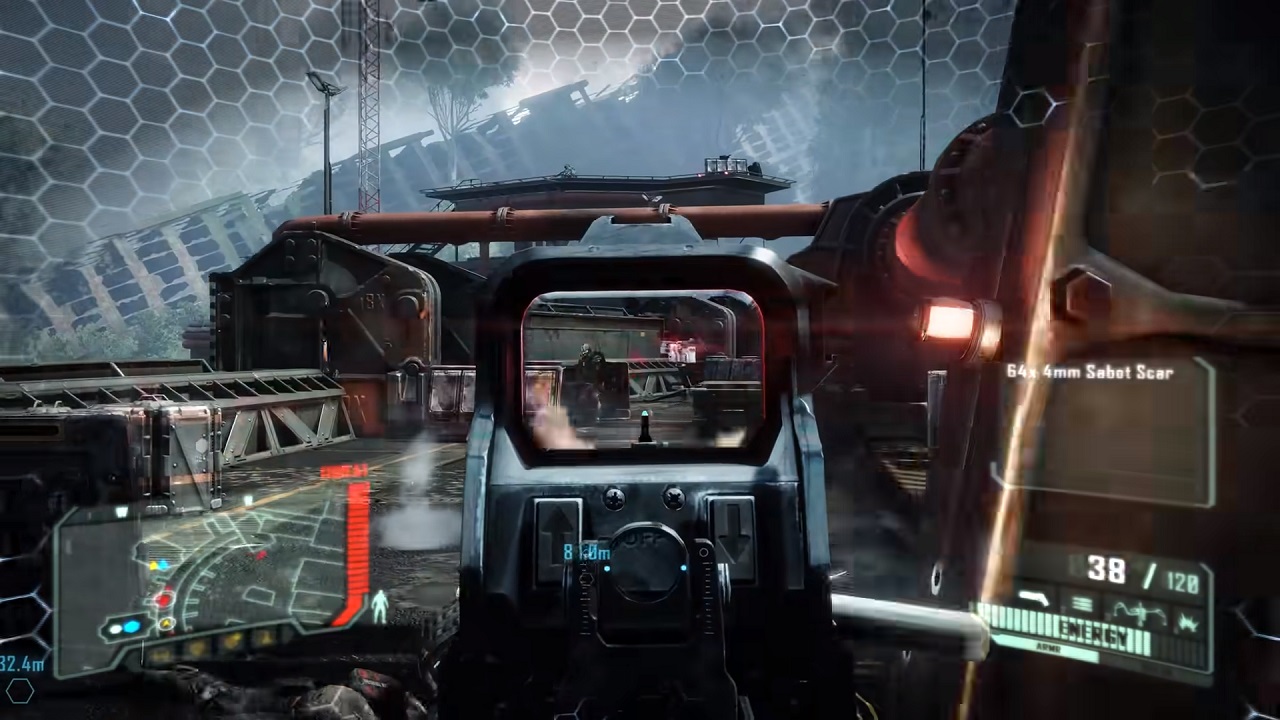Click the nanosuit figure stance icon
Viewport: 1280px width, 720px height.
pyautogui.click(x=380, y=606)
